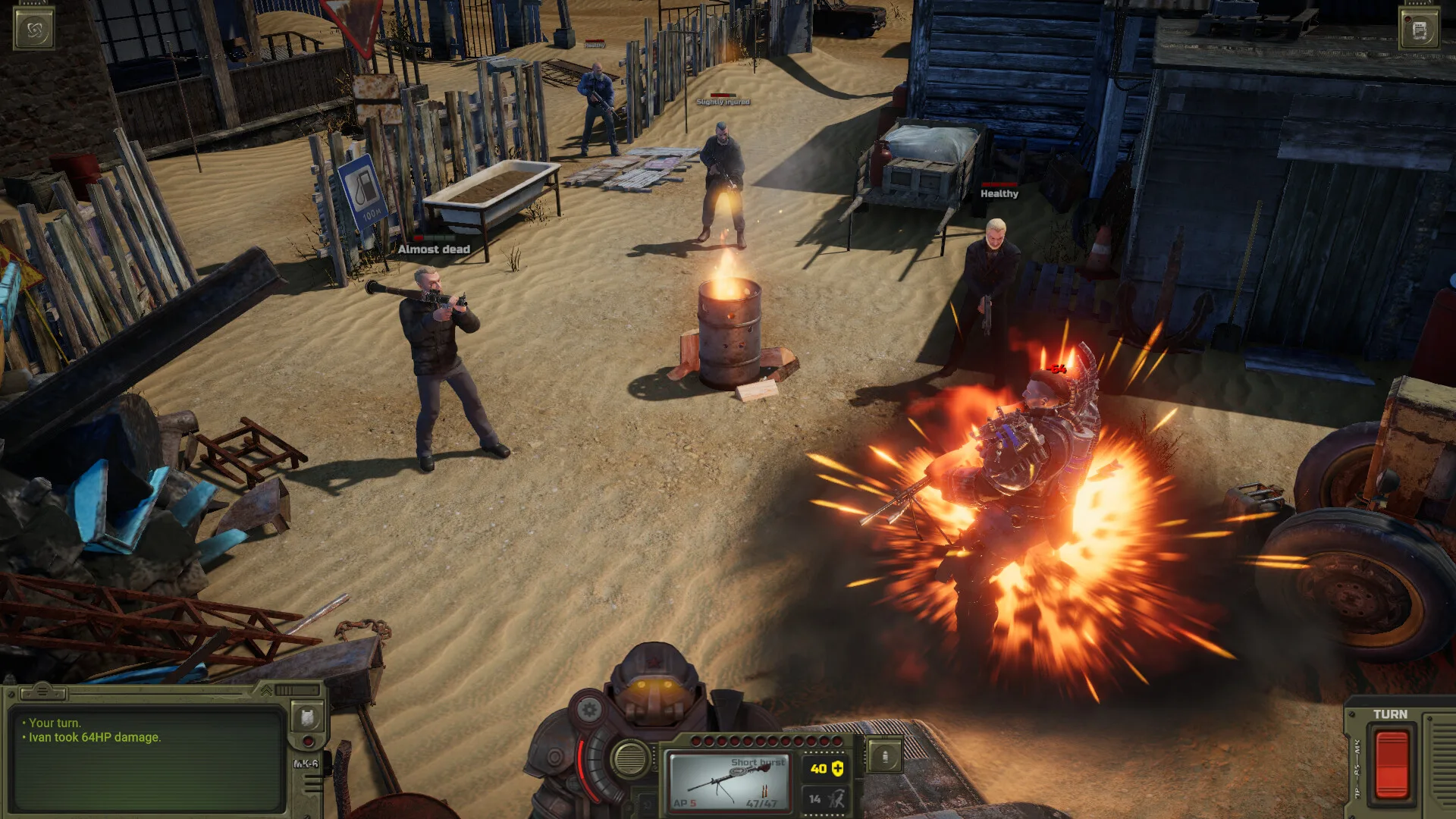The height and width of the screenshot is (819, 1456).
Task: Click the fingerprint button beside the log
Action: (x=307, y=717)
